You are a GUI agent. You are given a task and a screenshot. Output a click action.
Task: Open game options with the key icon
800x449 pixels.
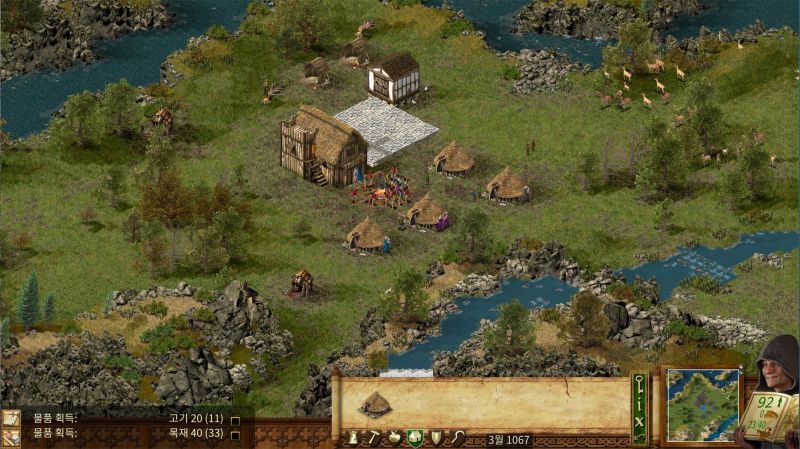tap(639, 384)
